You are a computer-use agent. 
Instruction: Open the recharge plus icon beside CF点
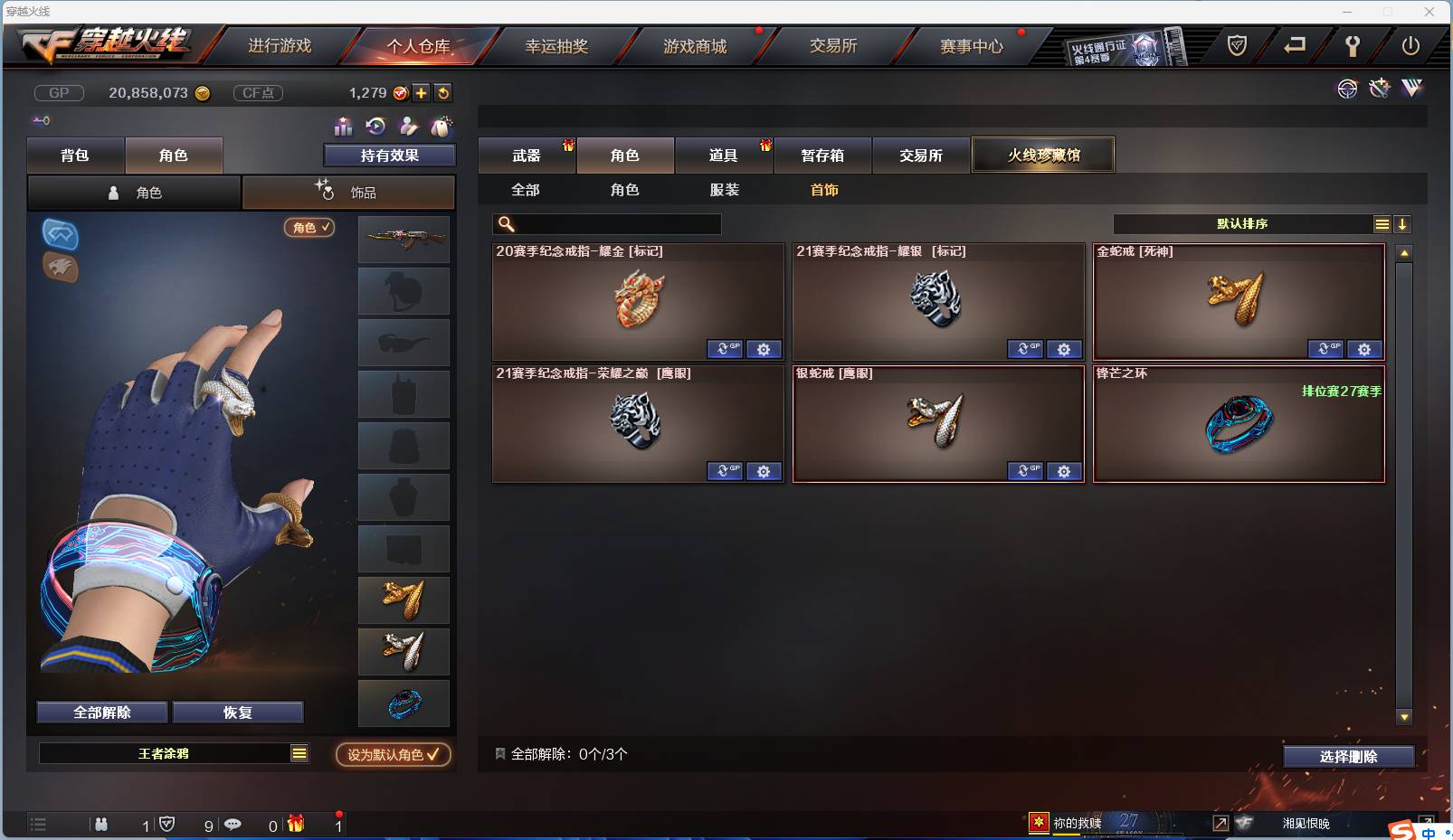coord(422,92)
